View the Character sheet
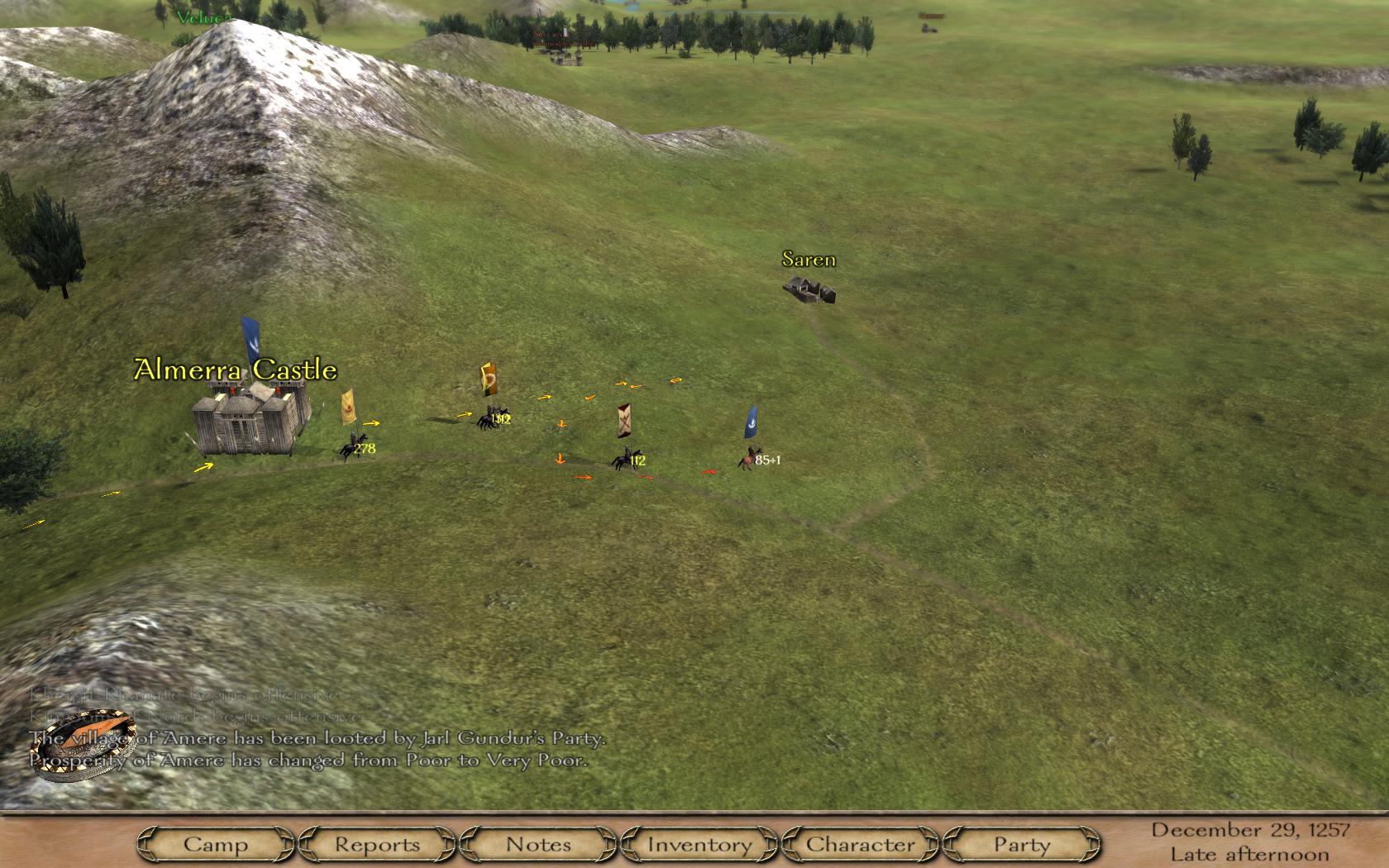Image resolution: width=1389 pixels, height=868 pixels. coord(861,844)
